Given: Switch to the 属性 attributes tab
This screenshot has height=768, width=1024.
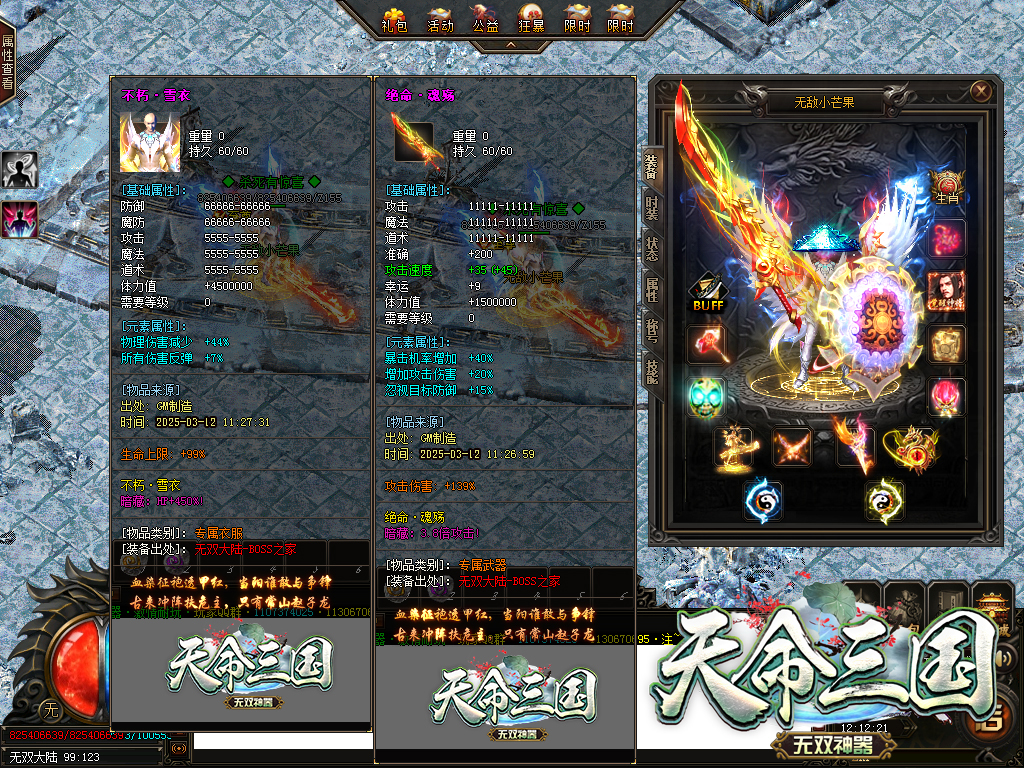Looking at the screenshot, I should (x=651, y=291).
